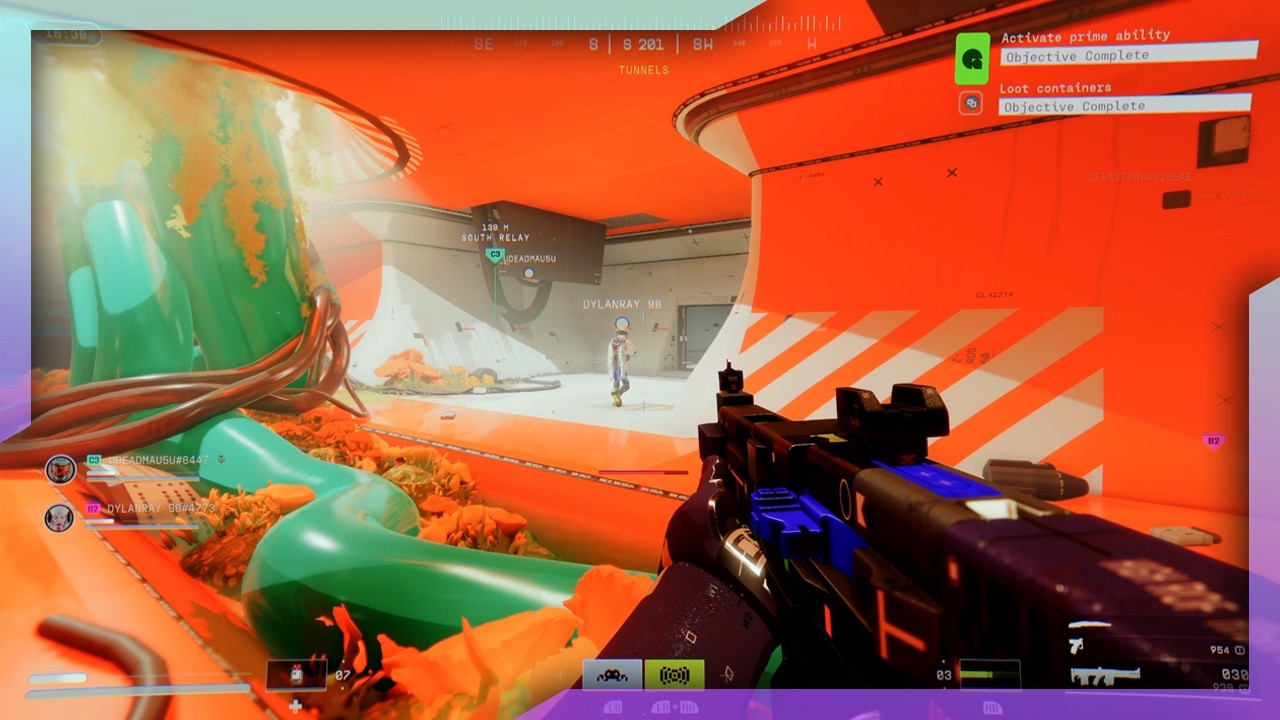Select teammate UDEADMAU5U#6447's avatar
The height and width of the screenshot is (720, 1280).
[x=61, y=469]
